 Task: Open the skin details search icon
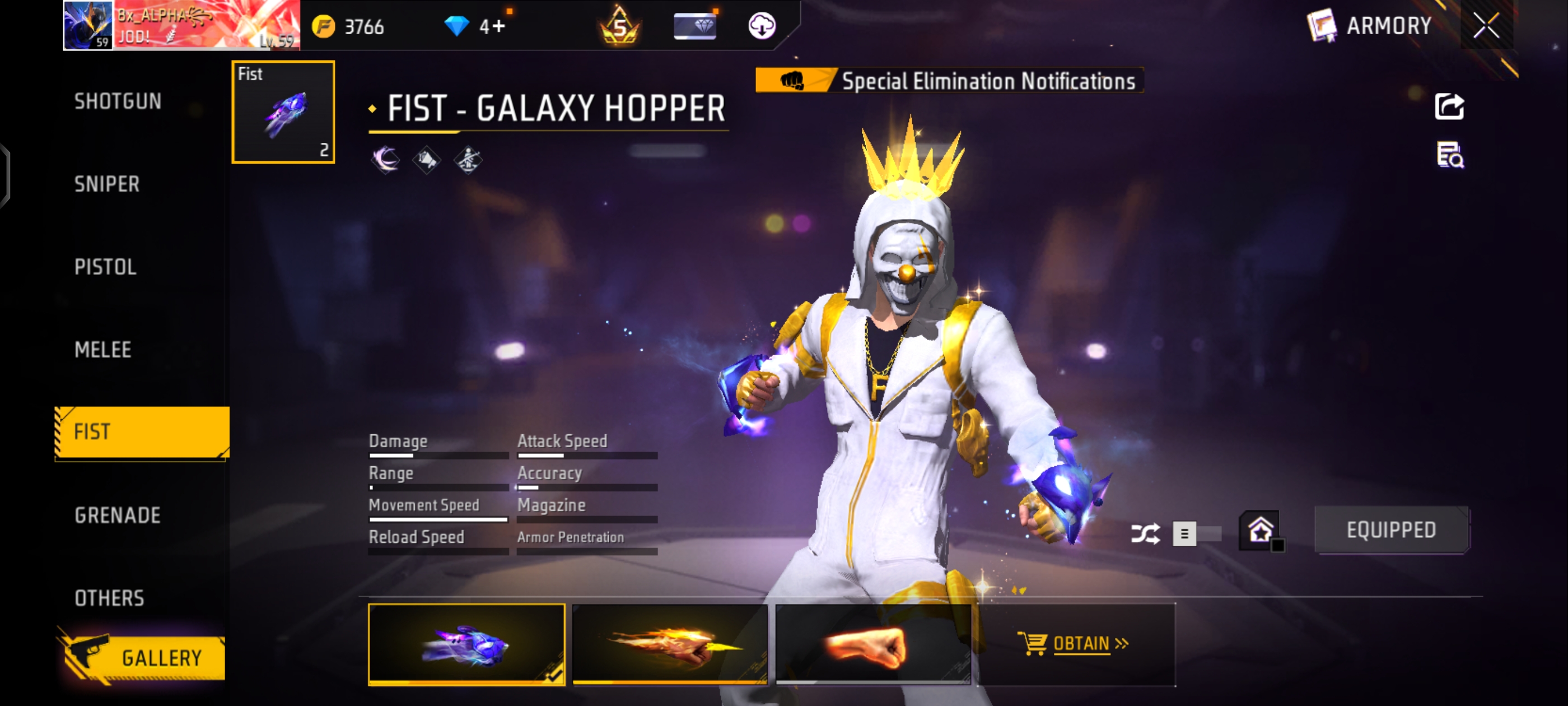1450,155
